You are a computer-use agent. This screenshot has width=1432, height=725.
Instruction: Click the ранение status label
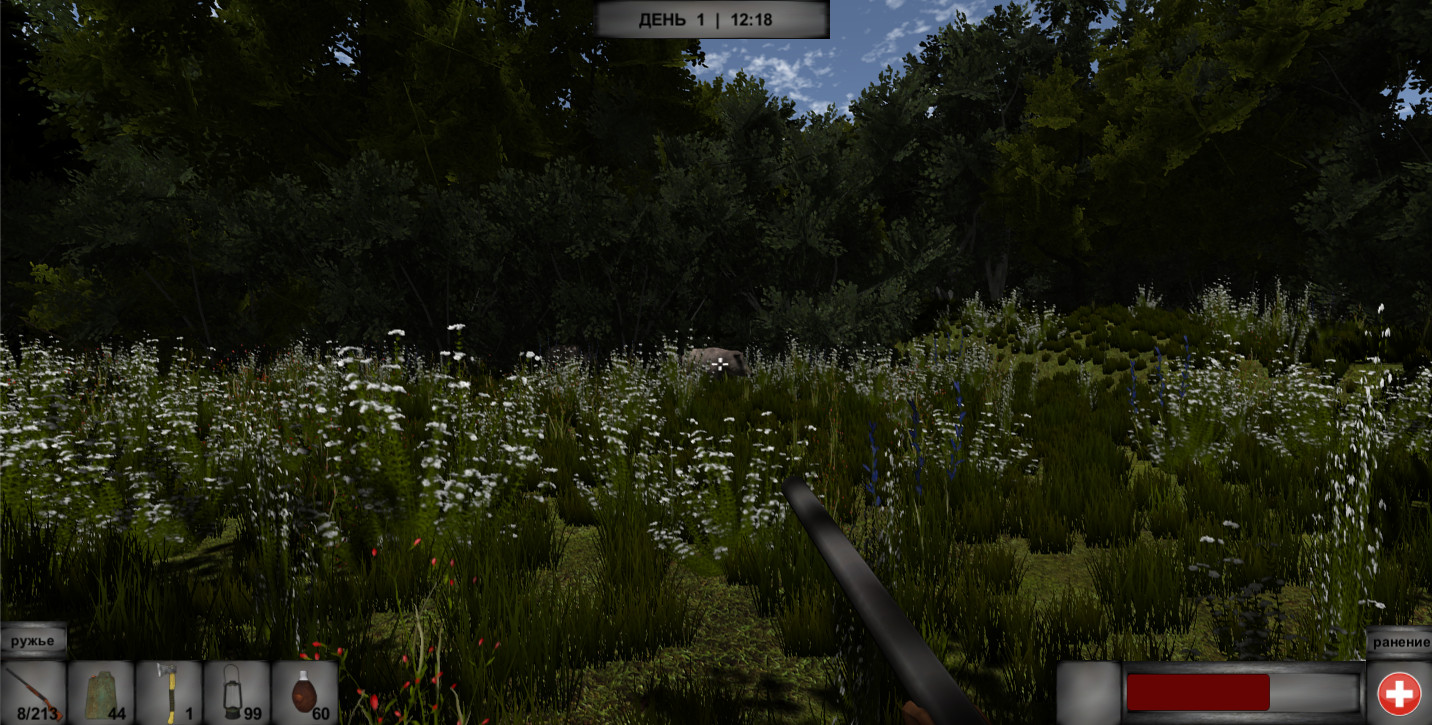point(1404,644)
